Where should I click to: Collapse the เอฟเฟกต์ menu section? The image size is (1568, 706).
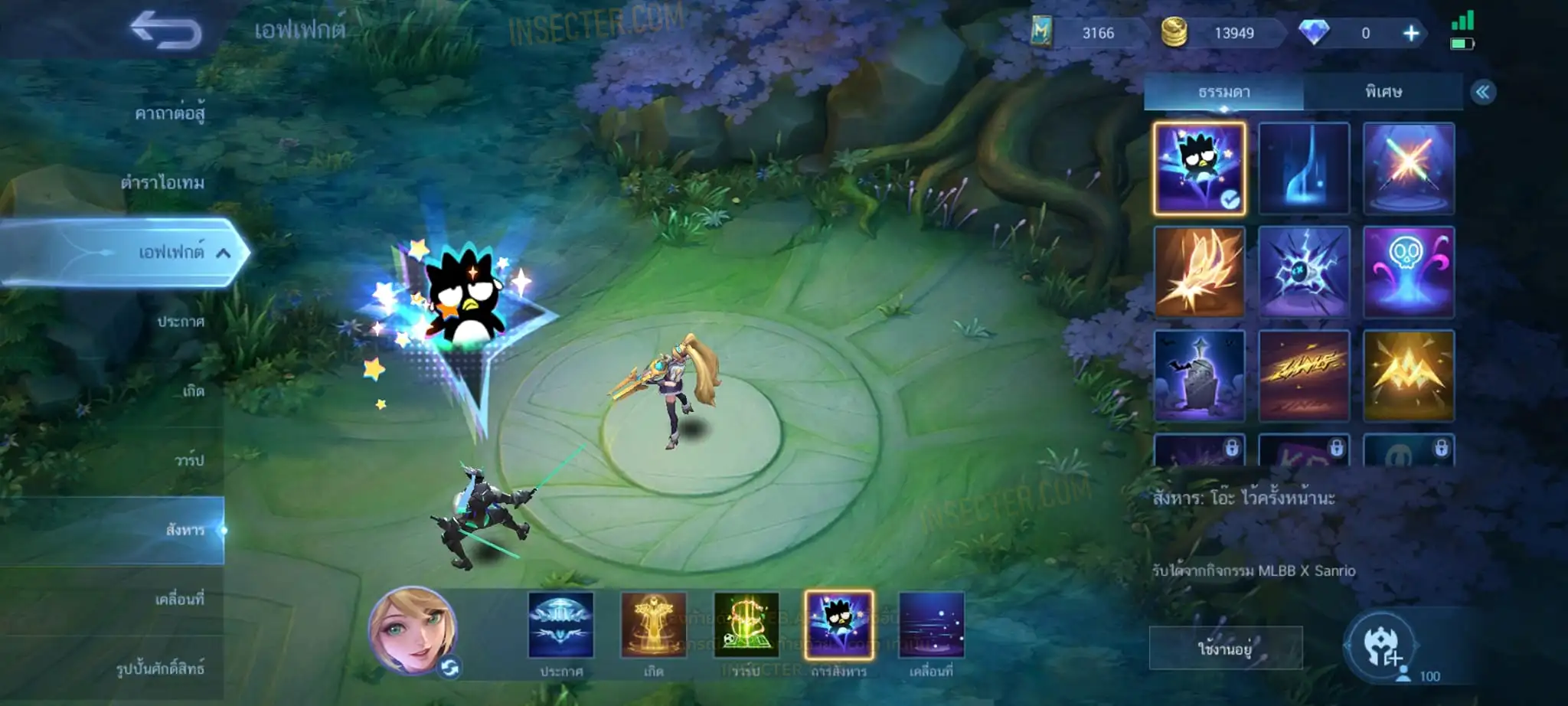(223, 253)
